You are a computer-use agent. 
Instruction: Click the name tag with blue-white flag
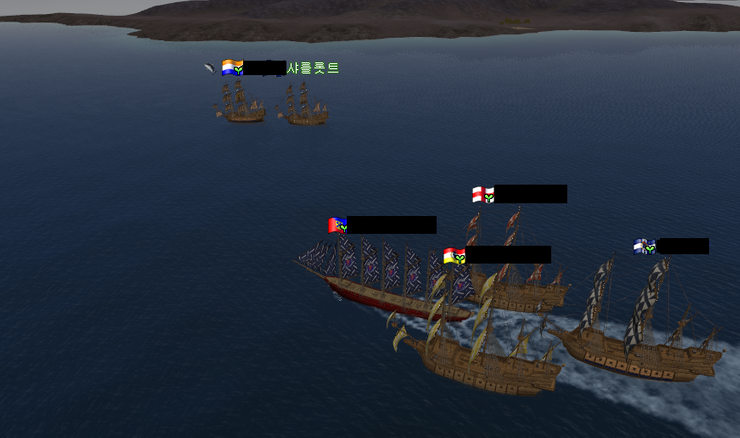pos(671,246)
